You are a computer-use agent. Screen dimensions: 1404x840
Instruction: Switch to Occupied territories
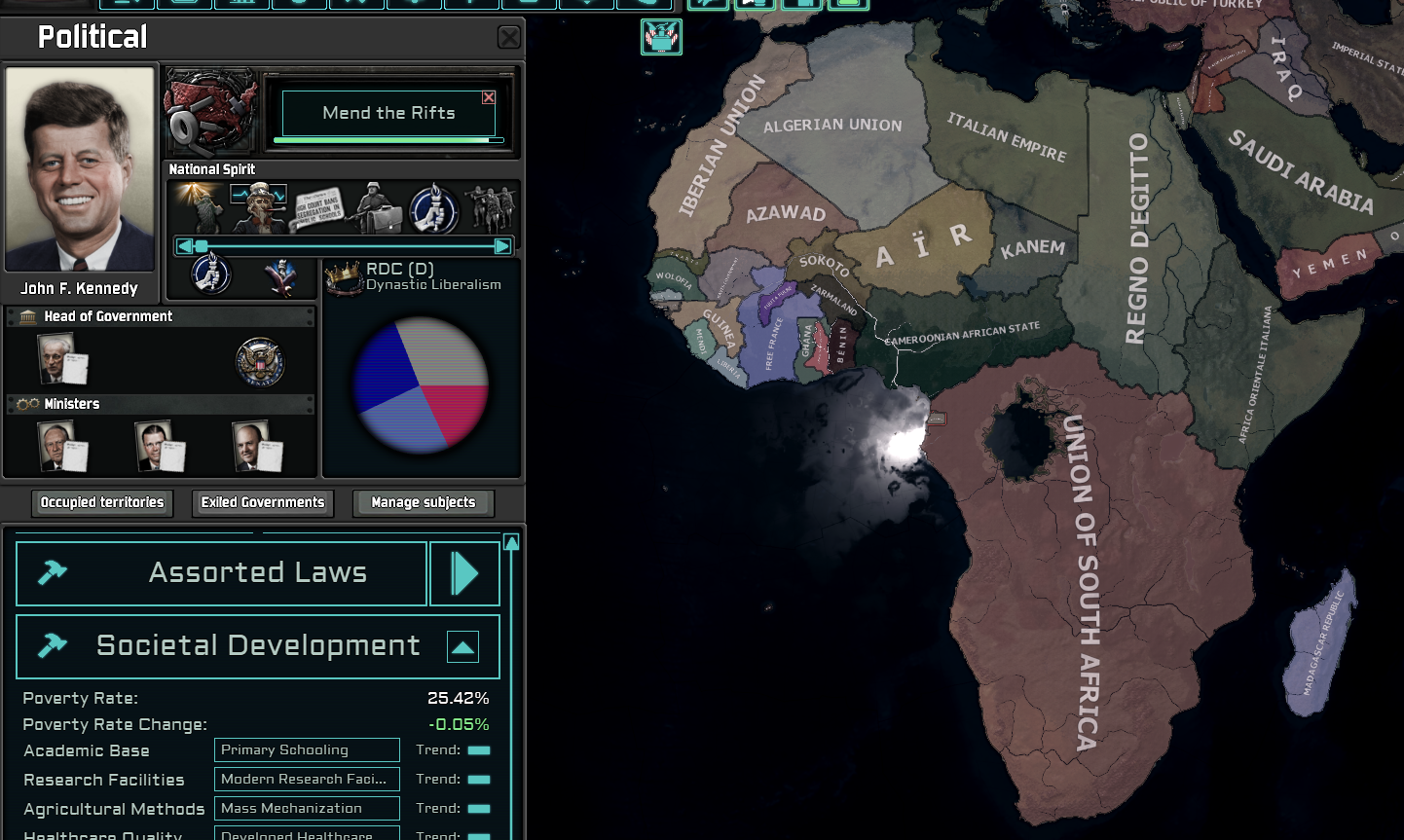[101, 502]
